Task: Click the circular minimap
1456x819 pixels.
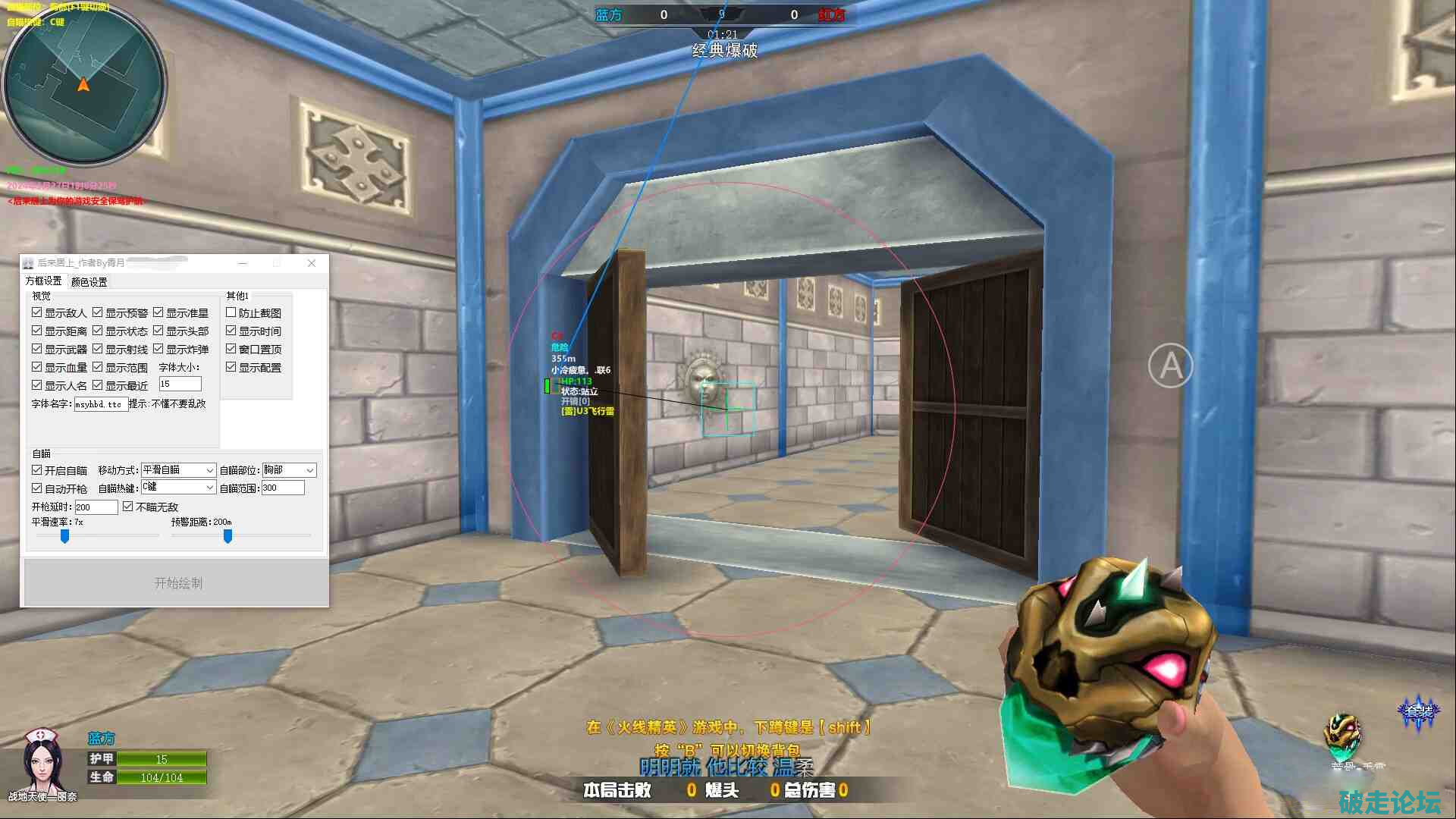Action: (83, 83)
